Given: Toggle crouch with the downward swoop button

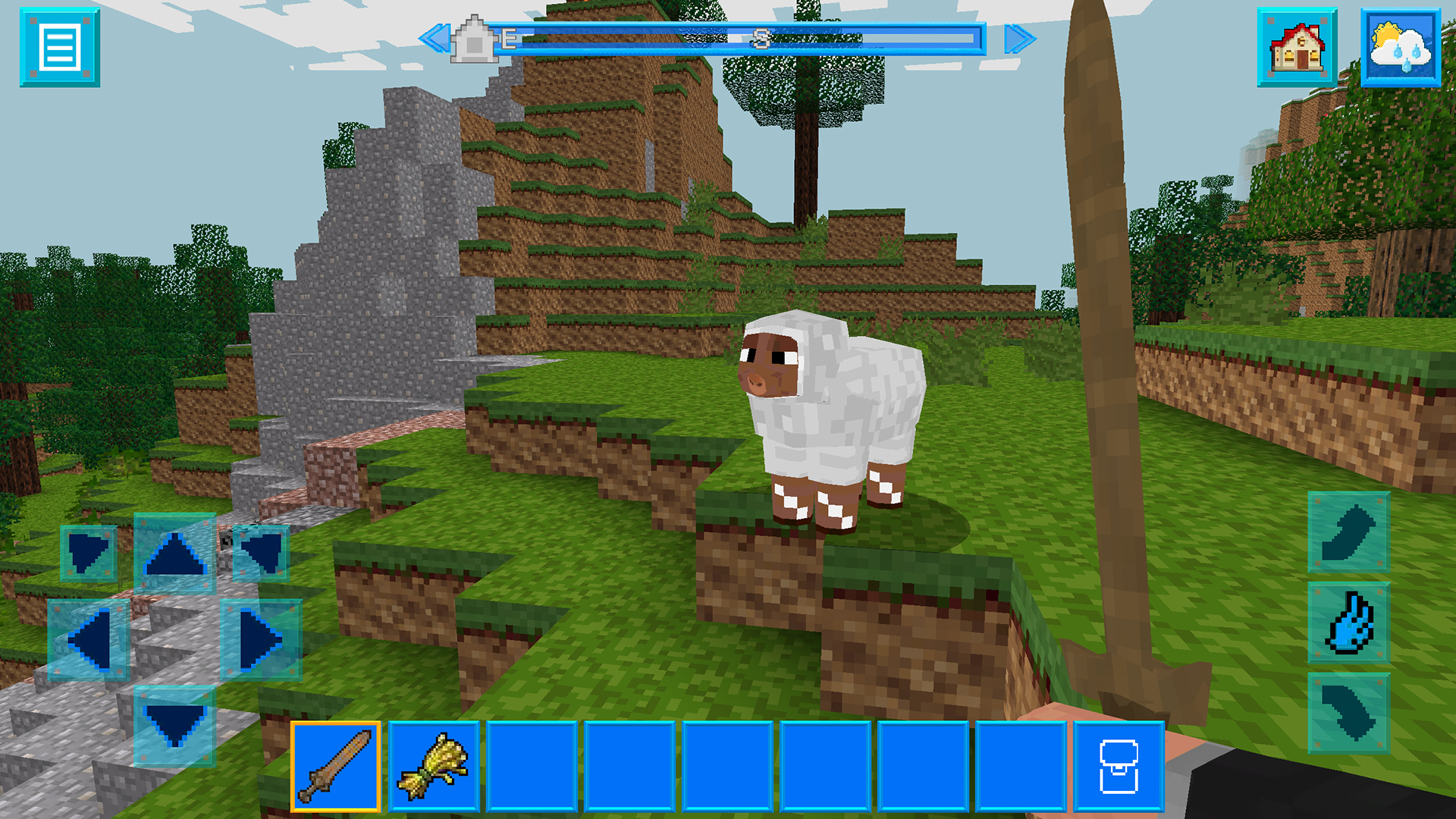Looking at the screenshot, I should click(x=1349, y=713).
